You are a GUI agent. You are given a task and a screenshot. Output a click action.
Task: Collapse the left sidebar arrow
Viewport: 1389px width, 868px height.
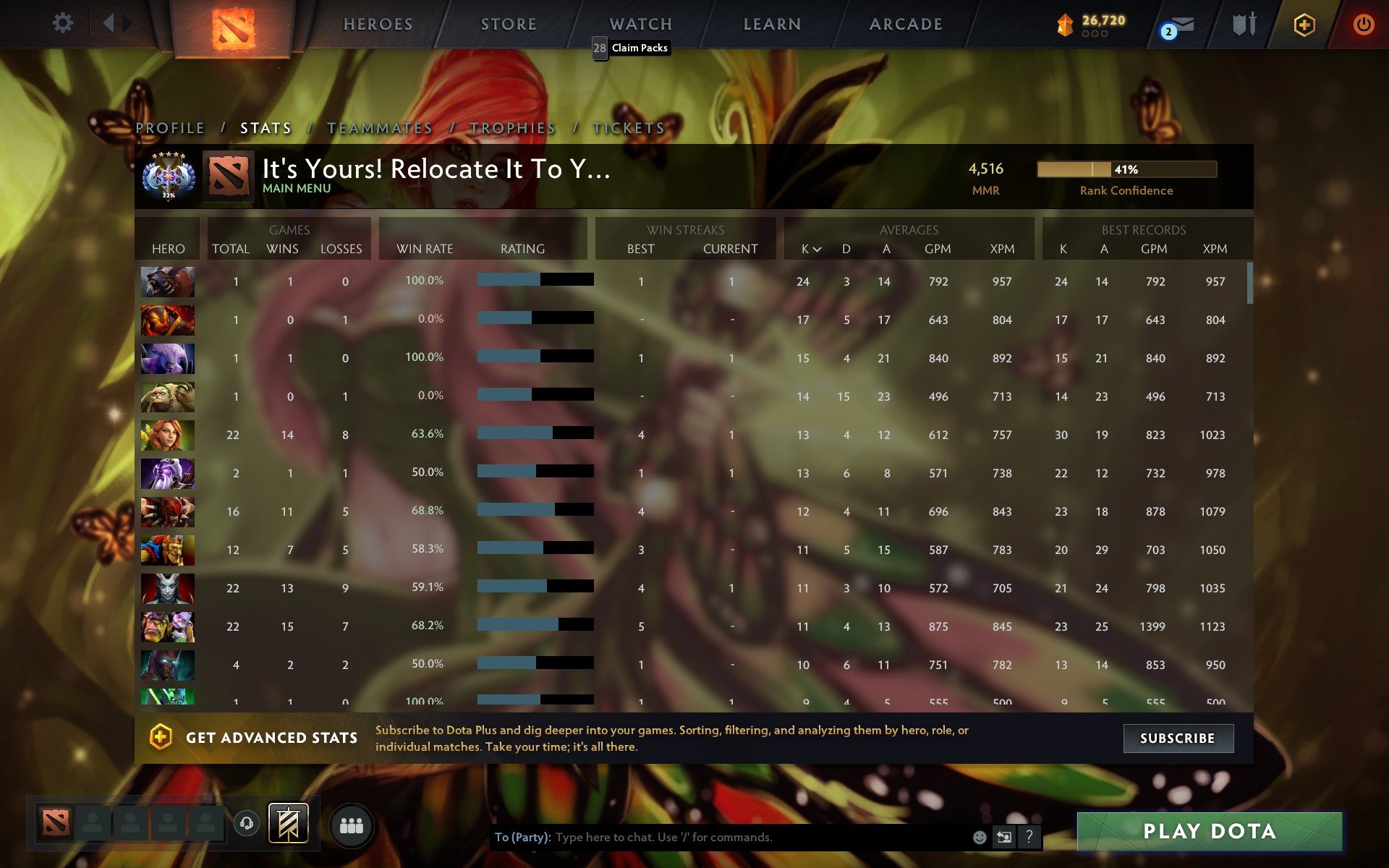click(x=109, y=22)
